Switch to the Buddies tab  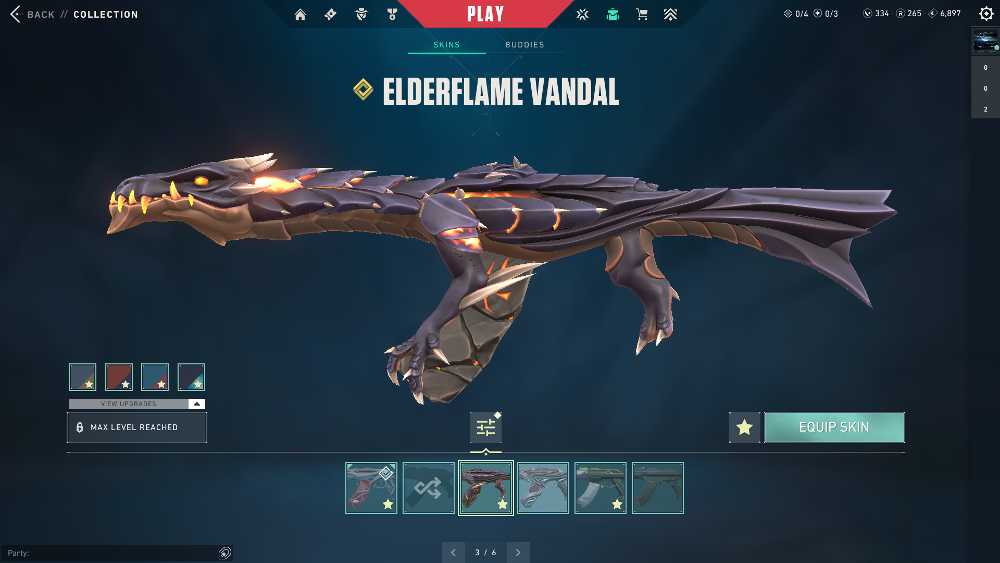pyautogui.click(x=524, y=45)
